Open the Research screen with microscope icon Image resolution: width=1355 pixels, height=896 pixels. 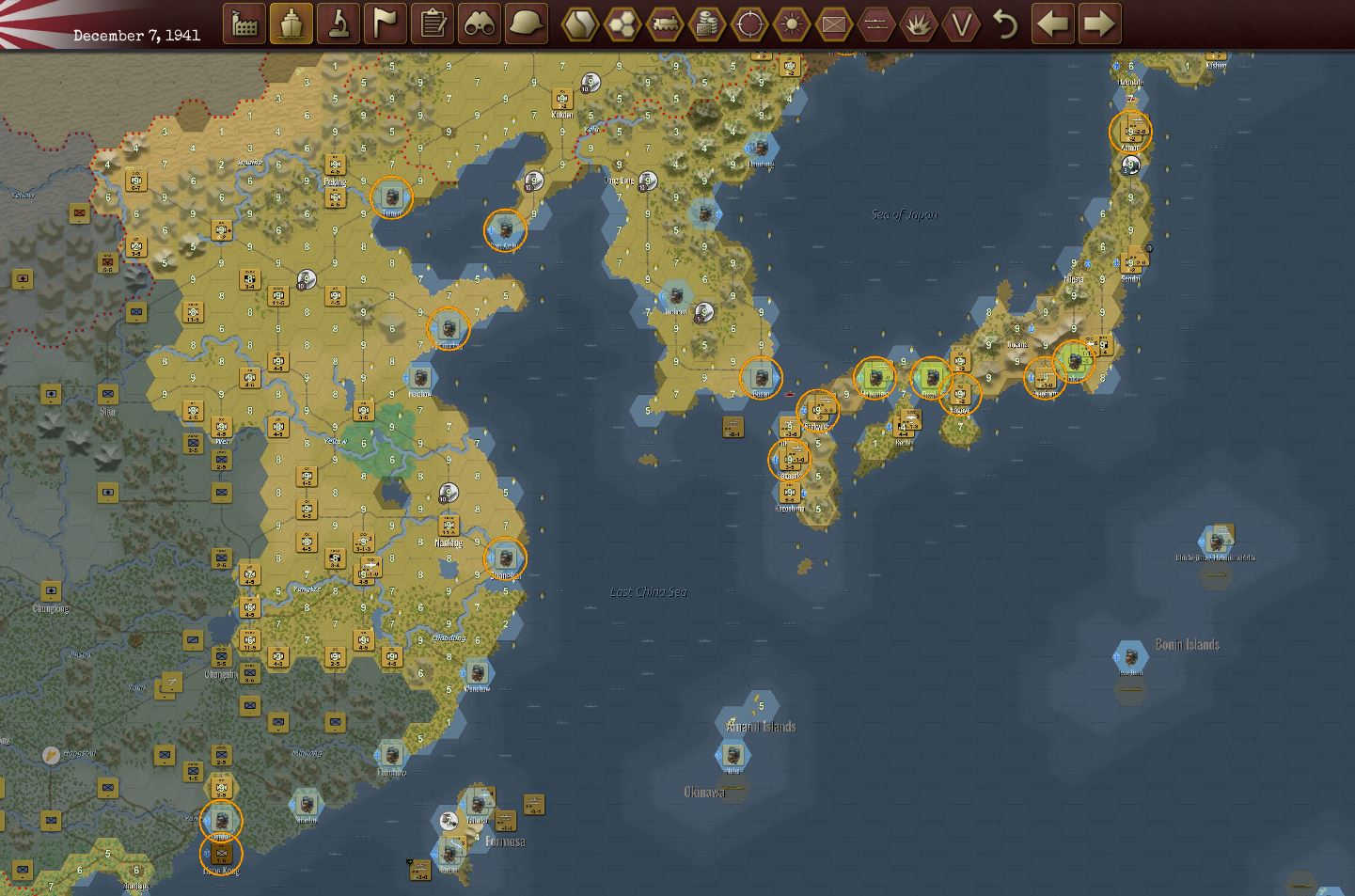pyautogui.click(x=339, y=24)
